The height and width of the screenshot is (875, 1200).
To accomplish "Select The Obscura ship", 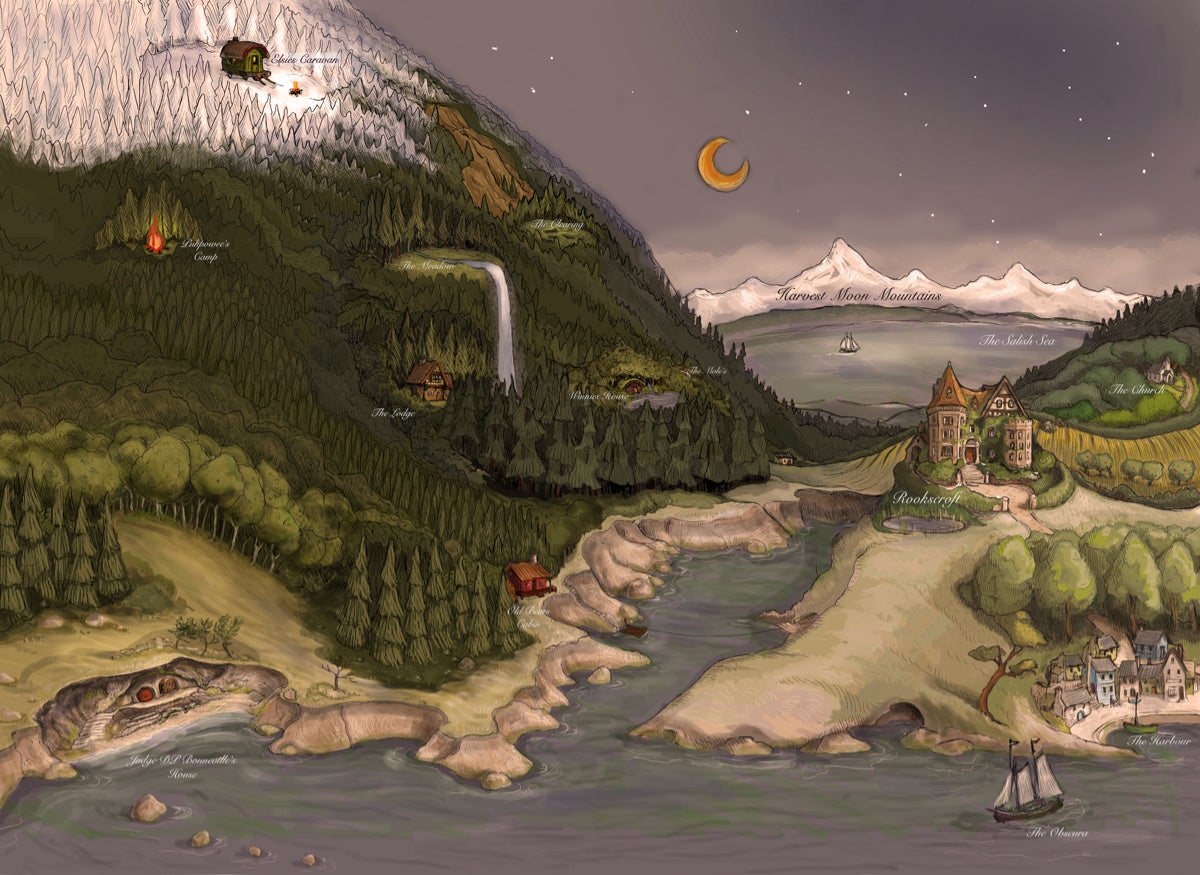I will click(x=1027, y=785).
